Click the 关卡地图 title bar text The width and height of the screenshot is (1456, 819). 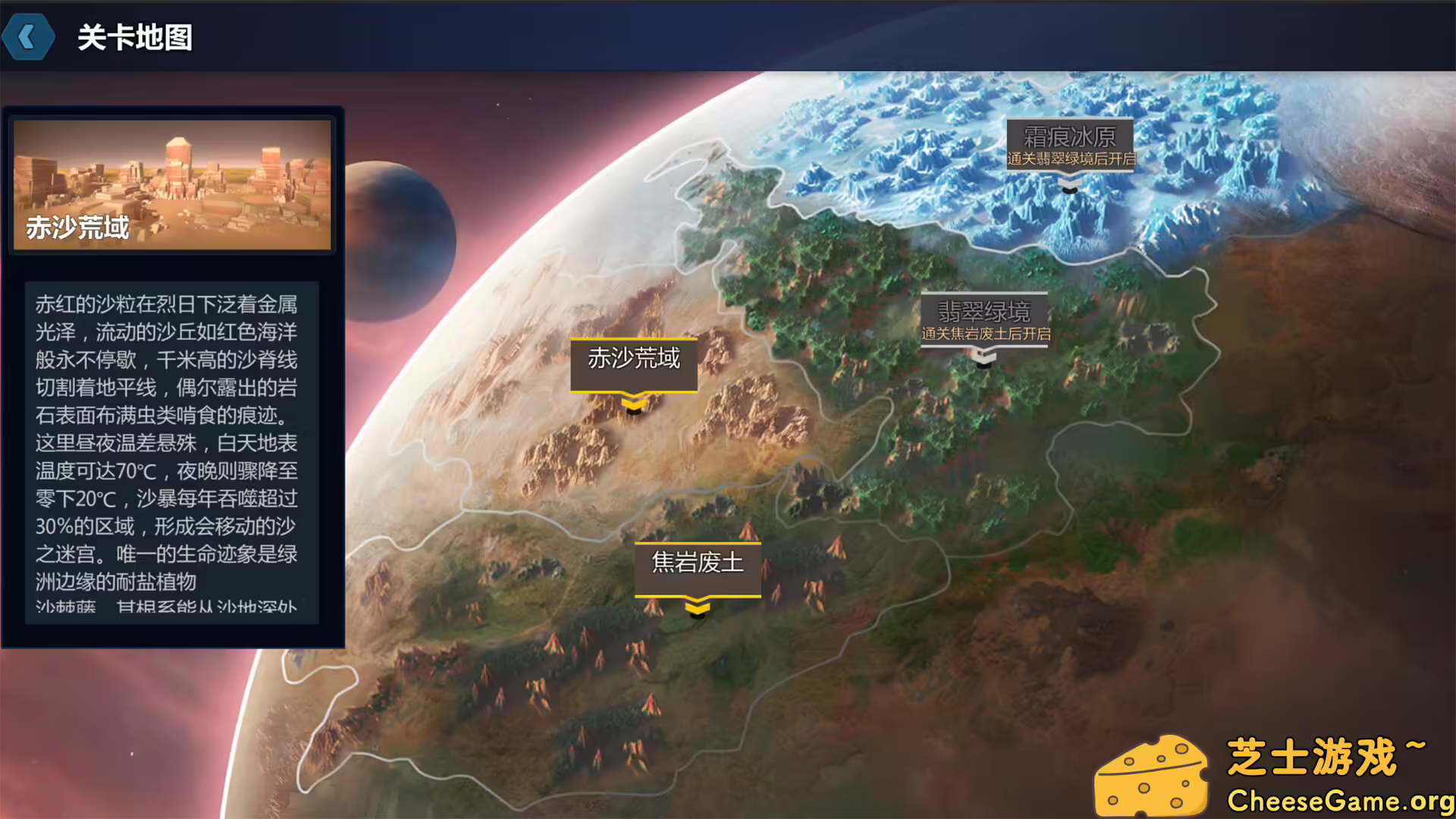pyautogui.click(x=133, y=36)
